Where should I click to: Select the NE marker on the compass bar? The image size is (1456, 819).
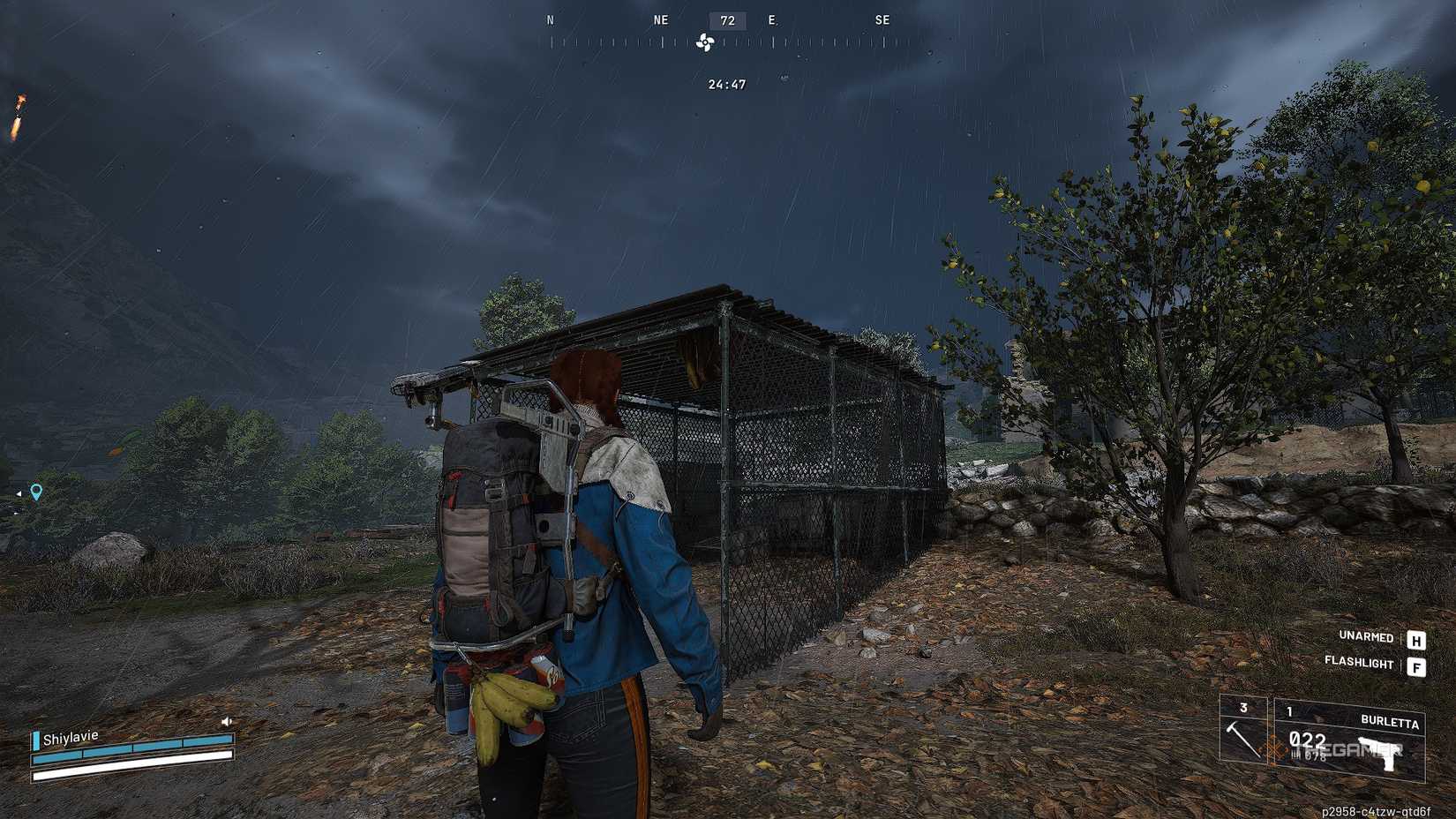[659, 19]
